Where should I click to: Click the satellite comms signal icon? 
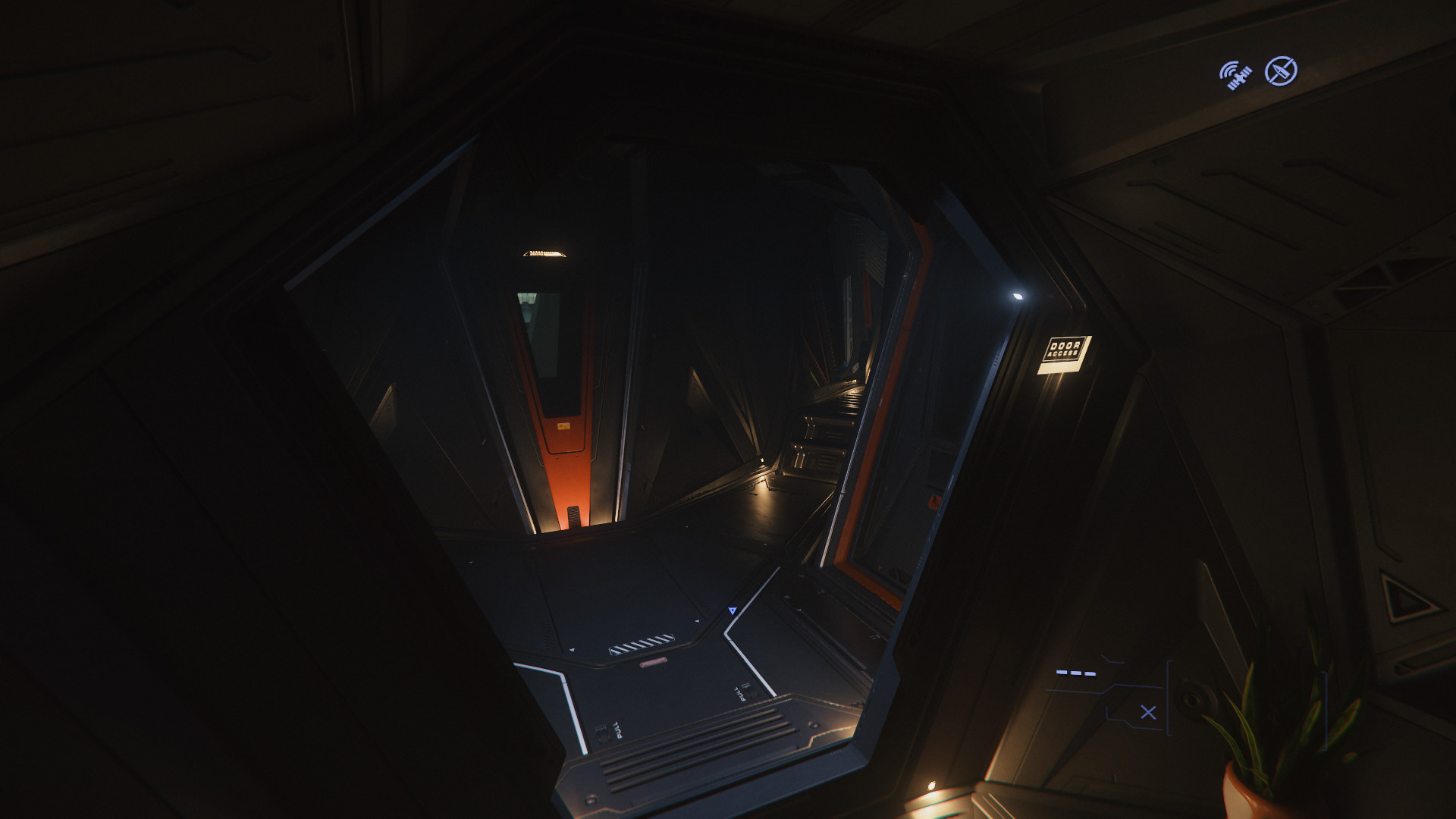(1235, 75)
